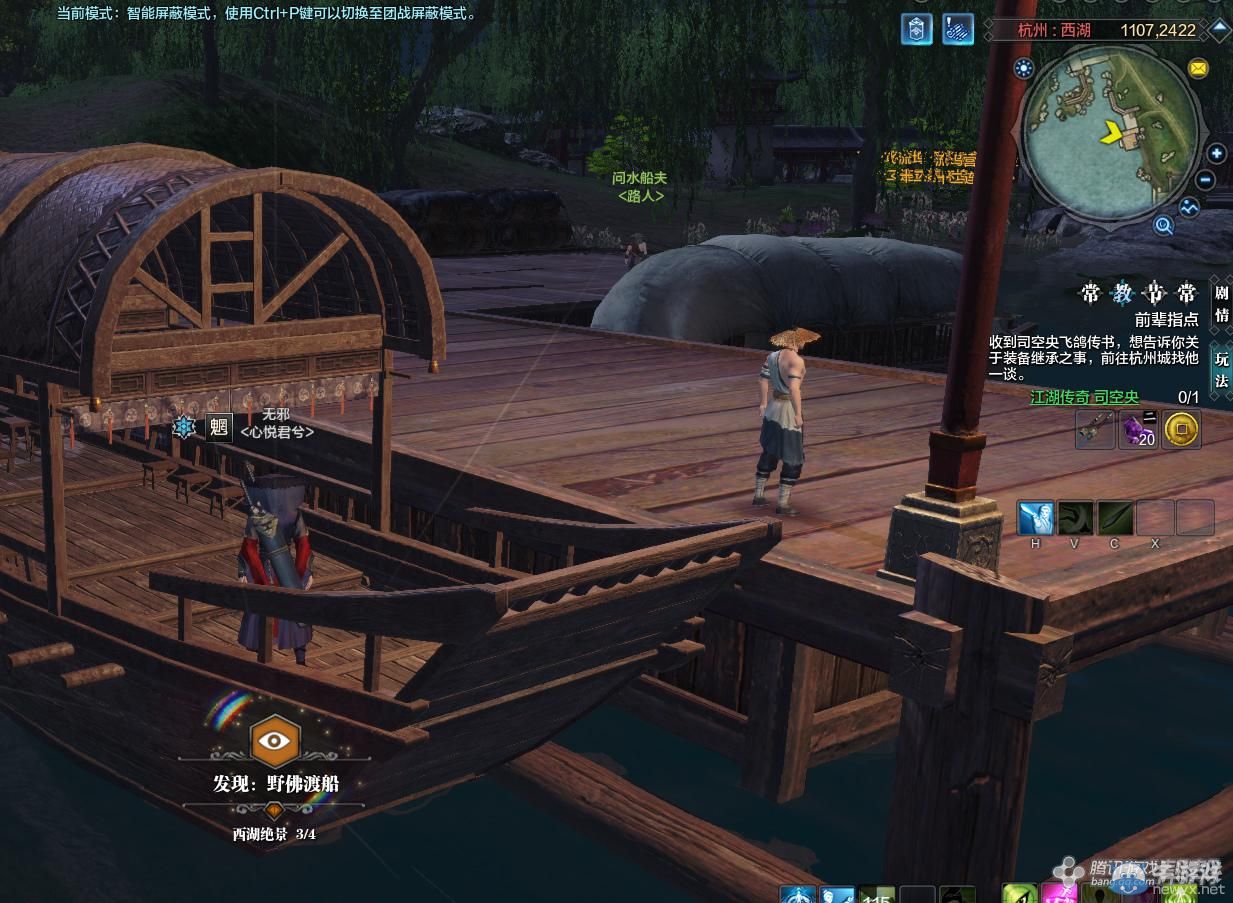The height and width of the screenshot is (903, 1233).
Task: Click the magnifier search icon below minimap
Action: pyautogui.click(x=1163, y=225)
